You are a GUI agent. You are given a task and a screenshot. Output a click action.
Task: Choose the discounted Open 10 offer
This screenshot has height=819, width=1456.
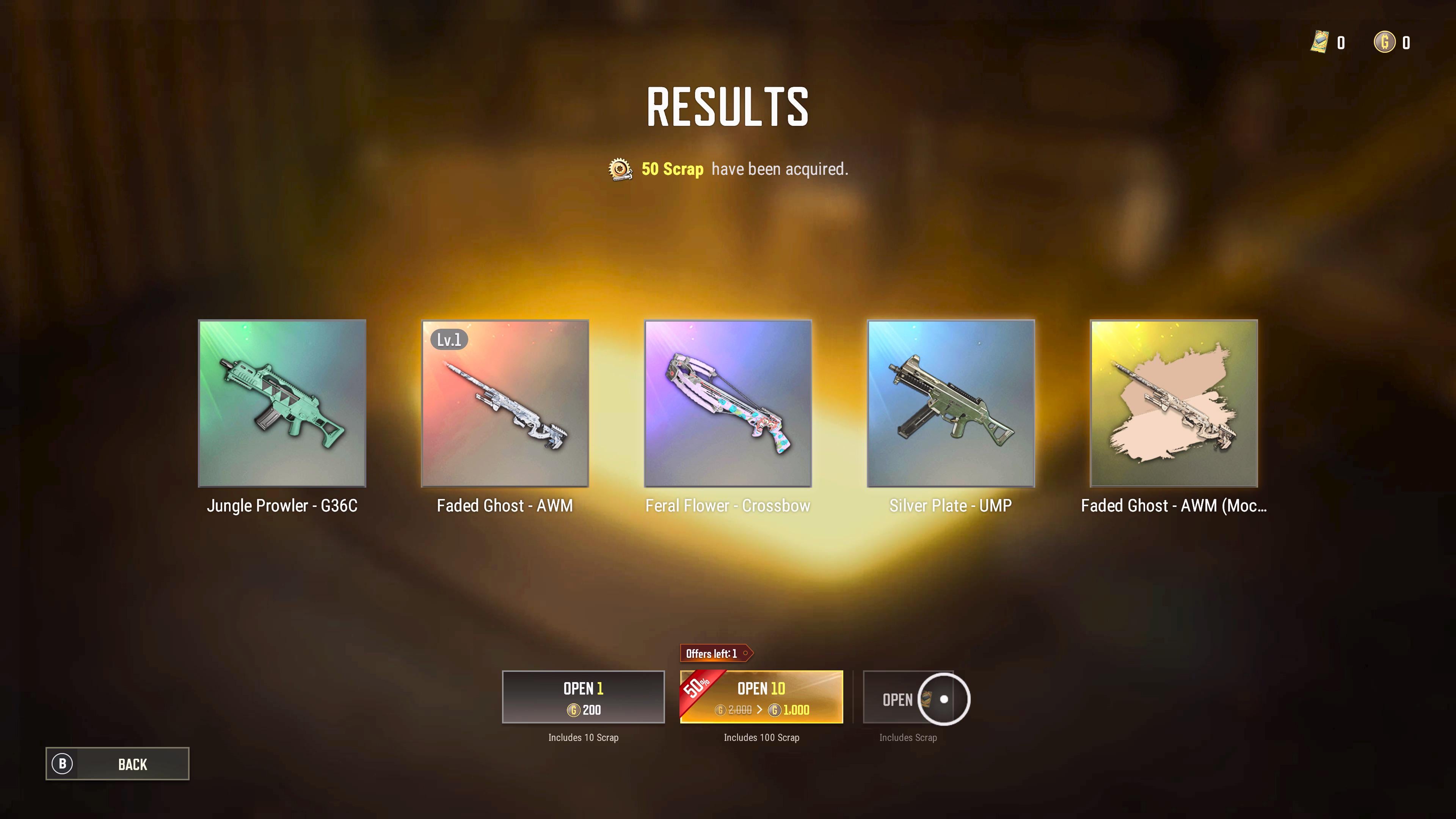pos(761,697)
